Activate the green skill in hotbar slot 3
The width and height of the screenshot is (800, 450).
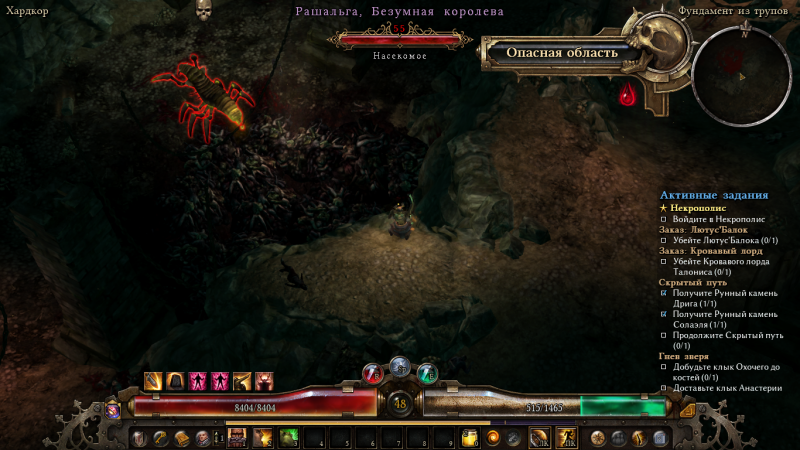289,438
